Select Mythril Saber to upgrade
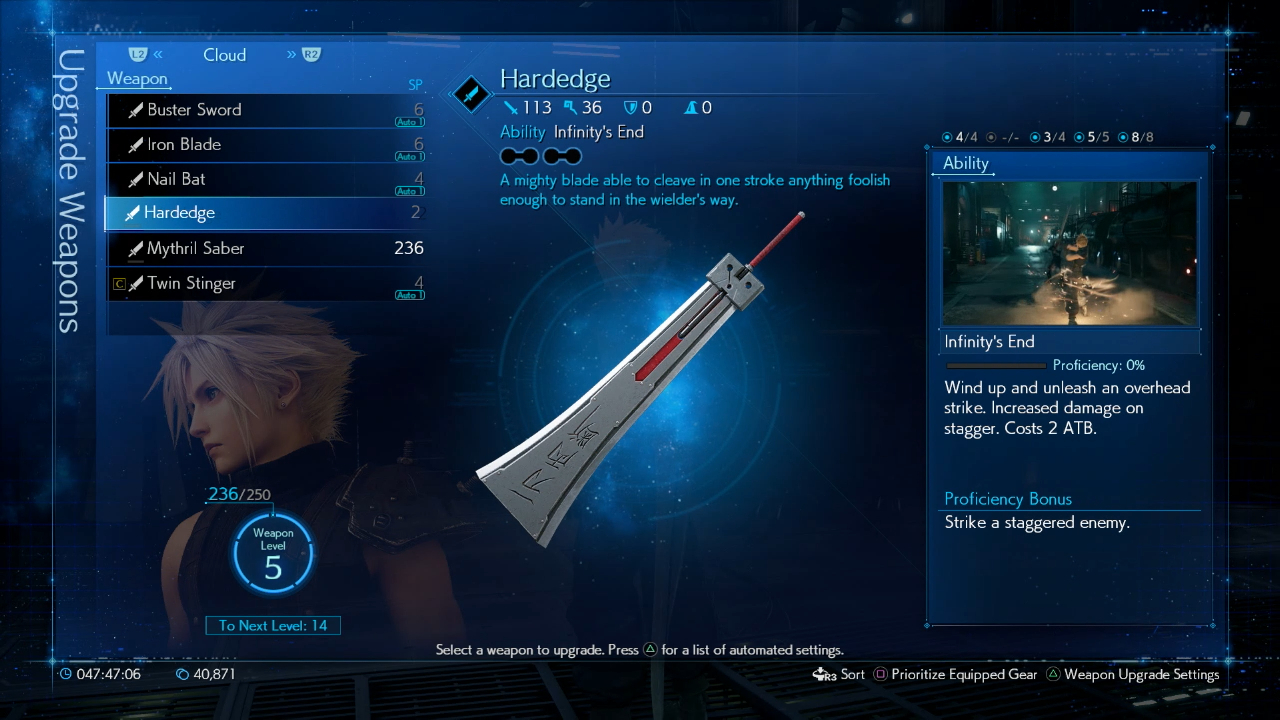 tap(265, 248)
